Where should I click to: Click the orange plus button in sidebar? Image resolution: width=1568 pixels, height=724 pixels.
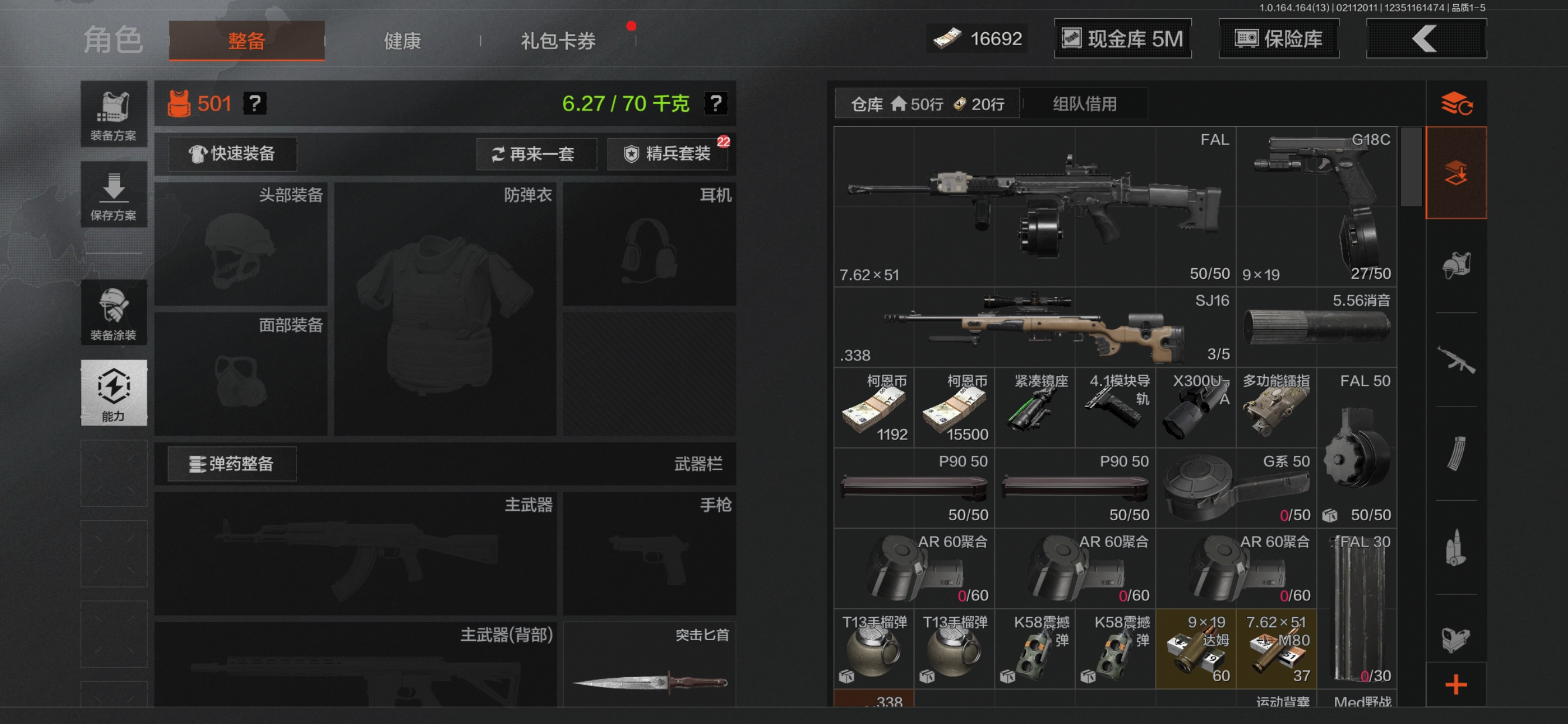tap(1456, 685)
